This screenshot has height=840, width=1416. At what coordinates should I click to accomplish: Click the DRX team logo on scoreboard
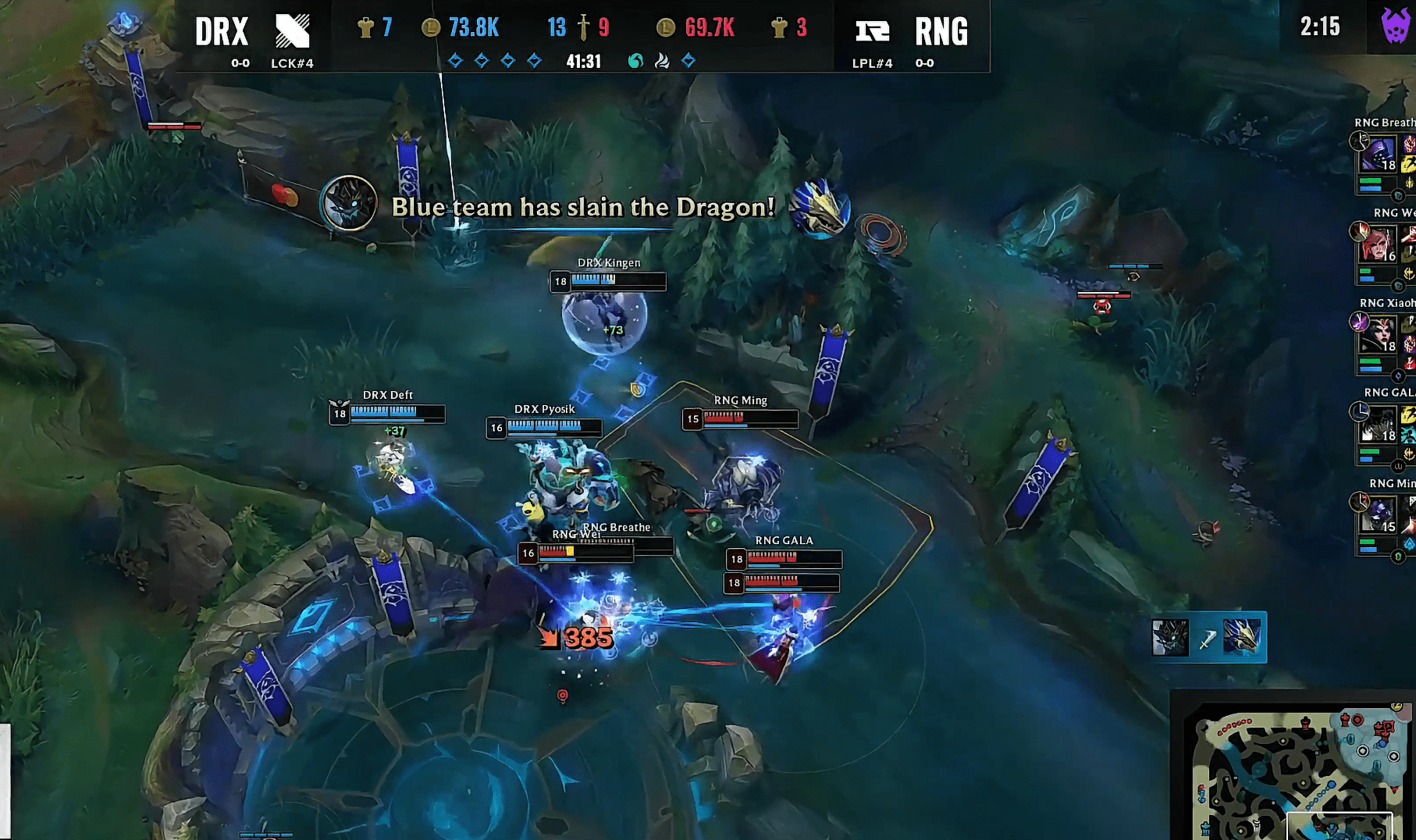click(293, 31)
